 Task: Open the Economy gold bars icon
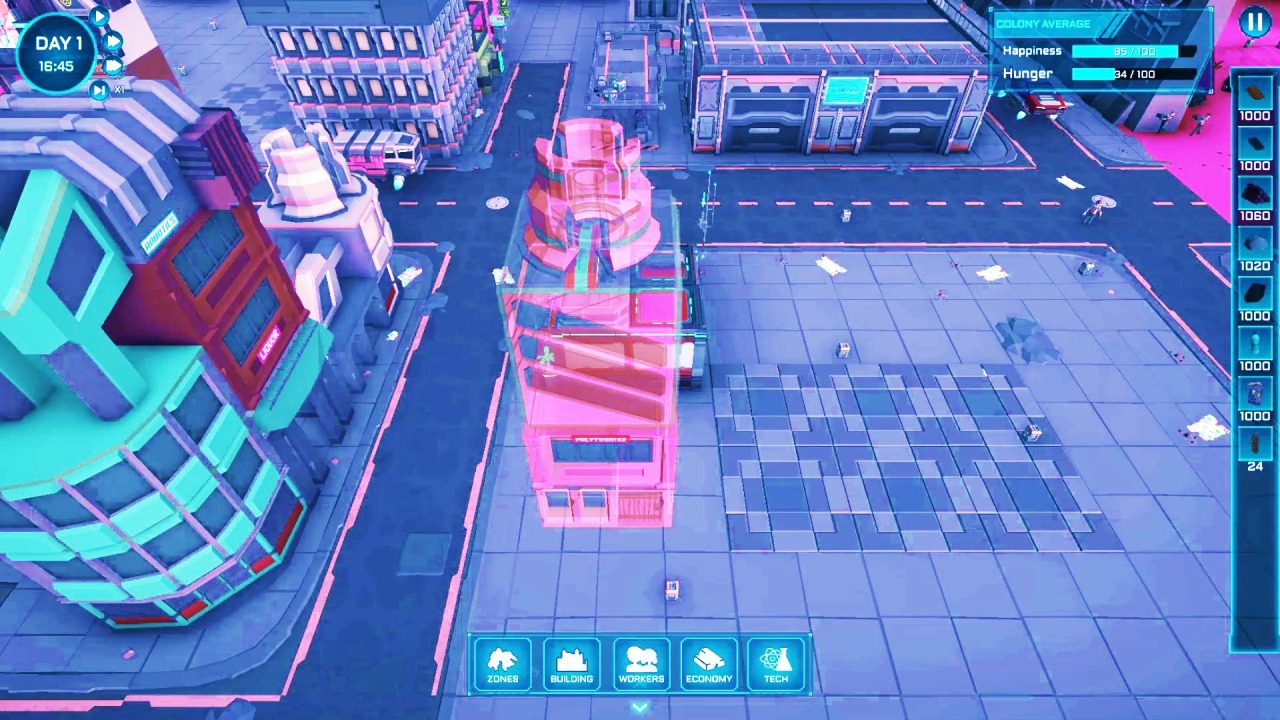coord(708,662)
